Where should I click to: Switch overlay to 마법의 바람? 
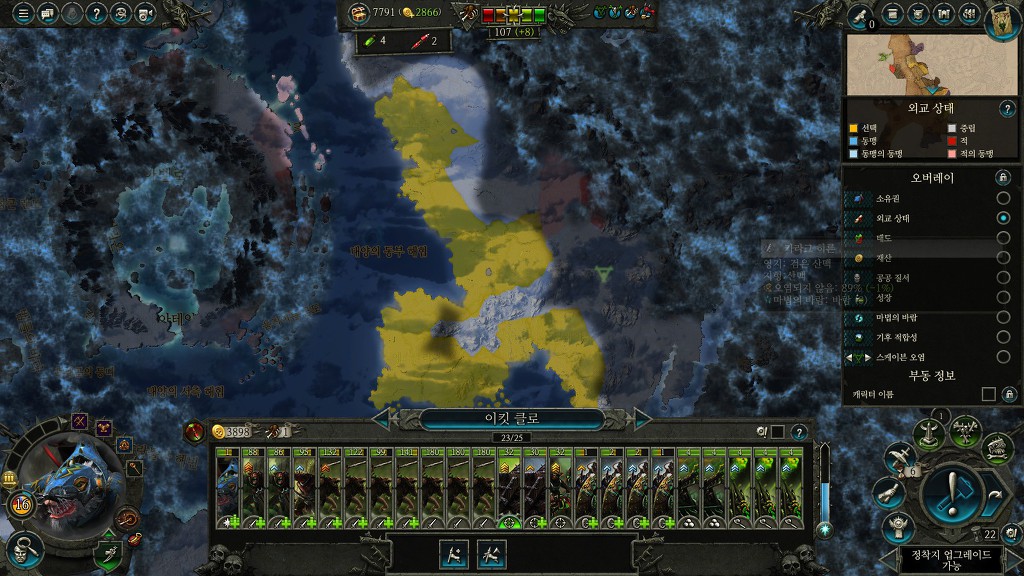[1003, 317]
